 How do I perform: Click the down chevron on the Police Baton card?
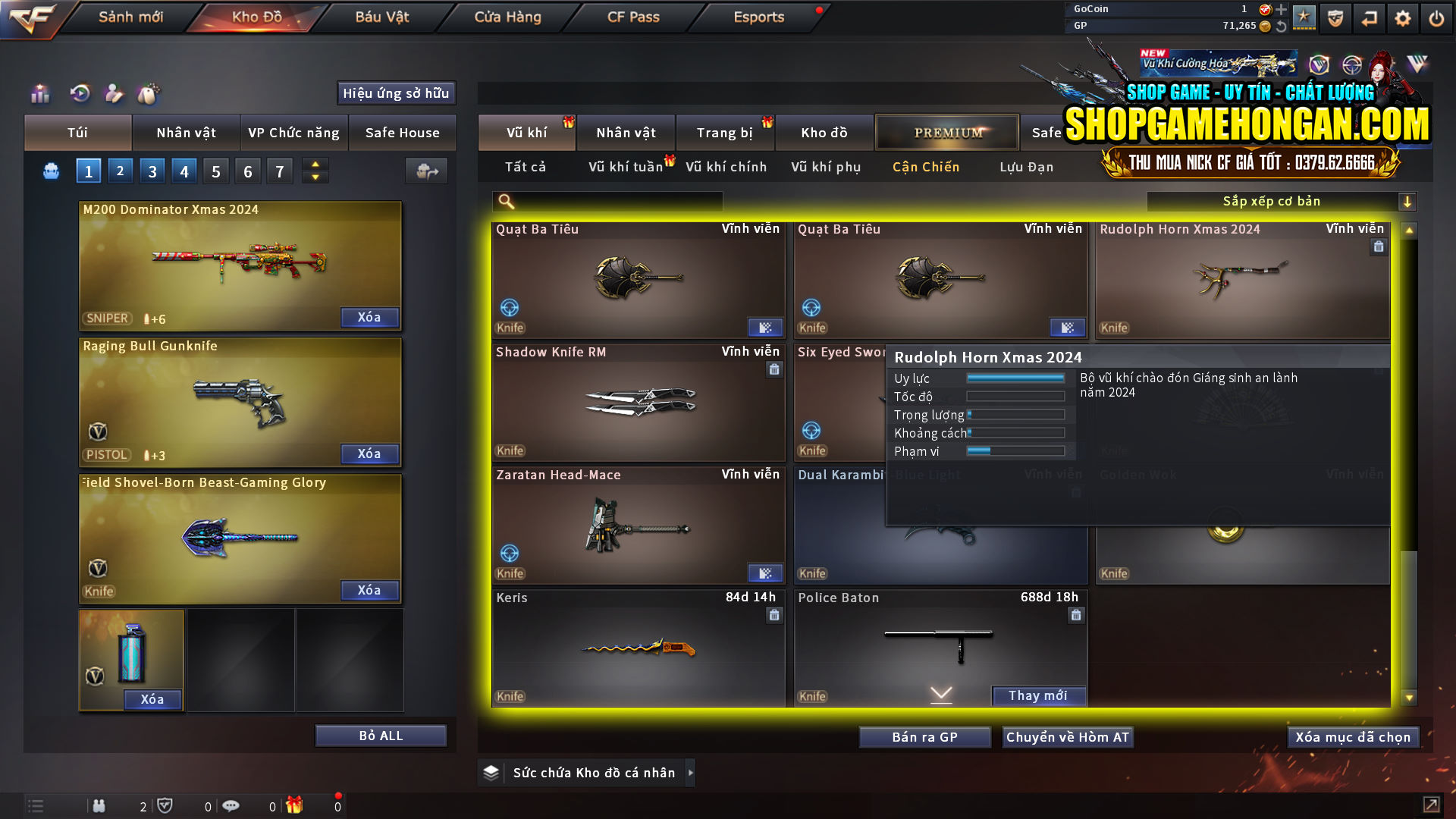(x=940, y=694)
